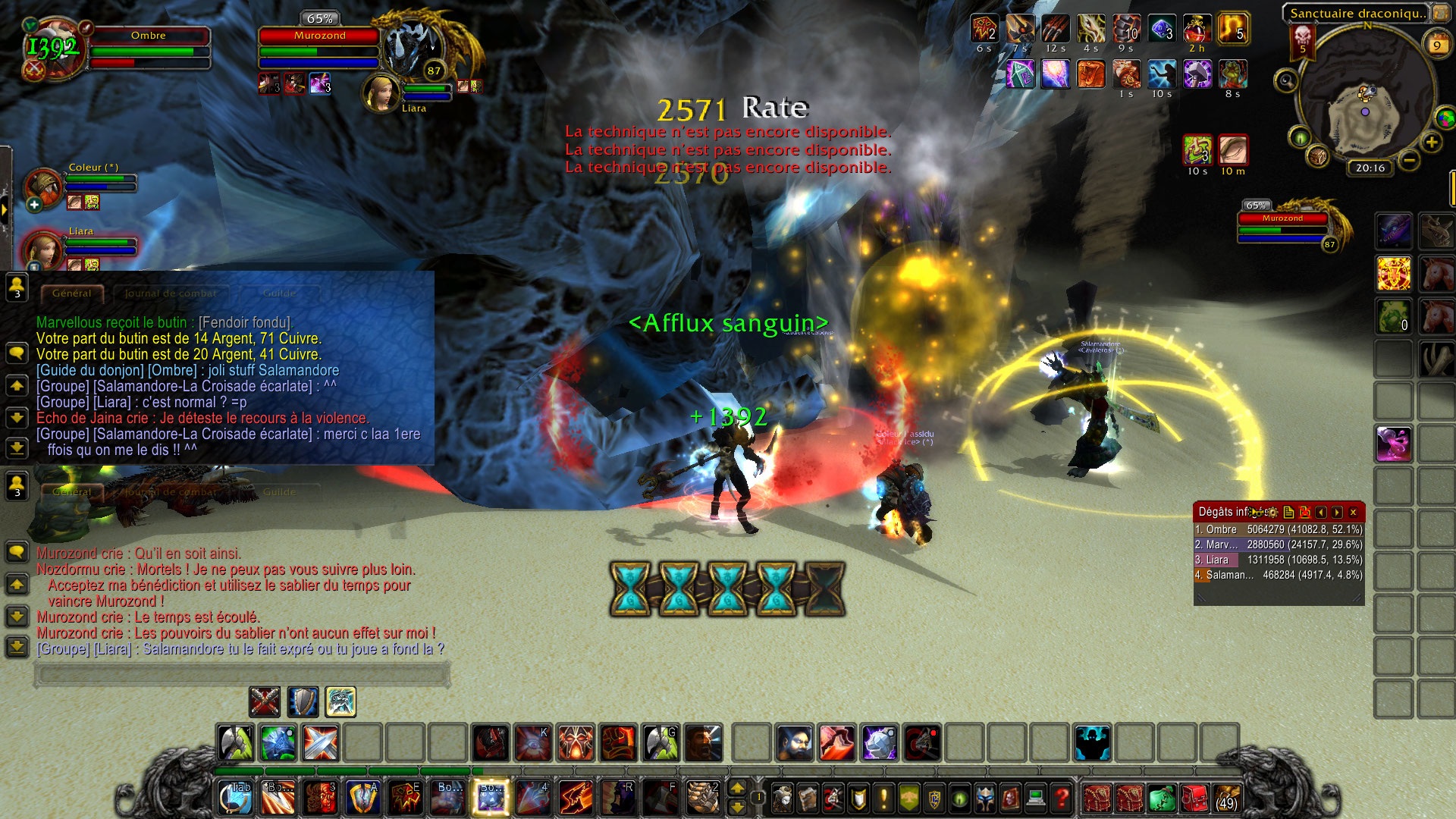Open the red question mark help button

coord(1062,798)
